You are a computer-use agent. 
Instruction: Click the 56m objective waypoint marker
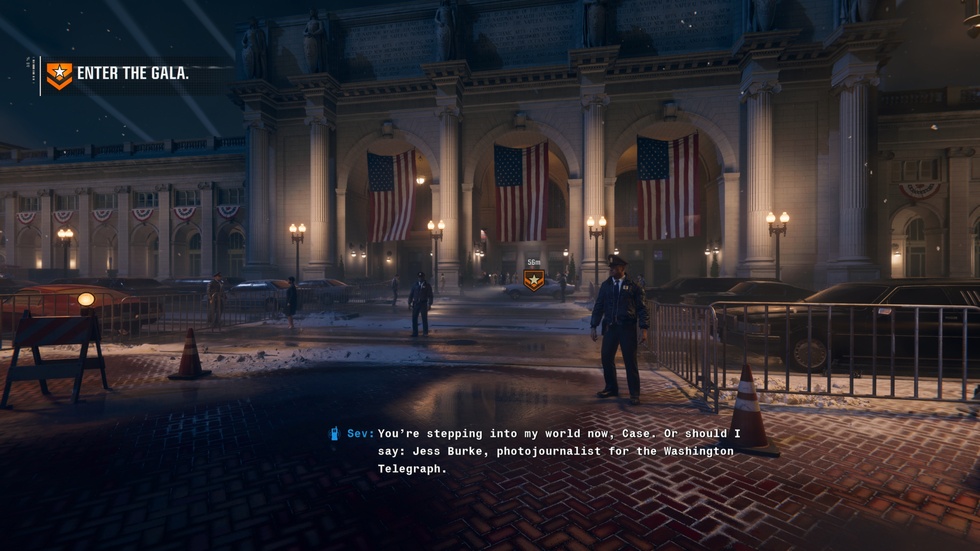coord(534,280)
